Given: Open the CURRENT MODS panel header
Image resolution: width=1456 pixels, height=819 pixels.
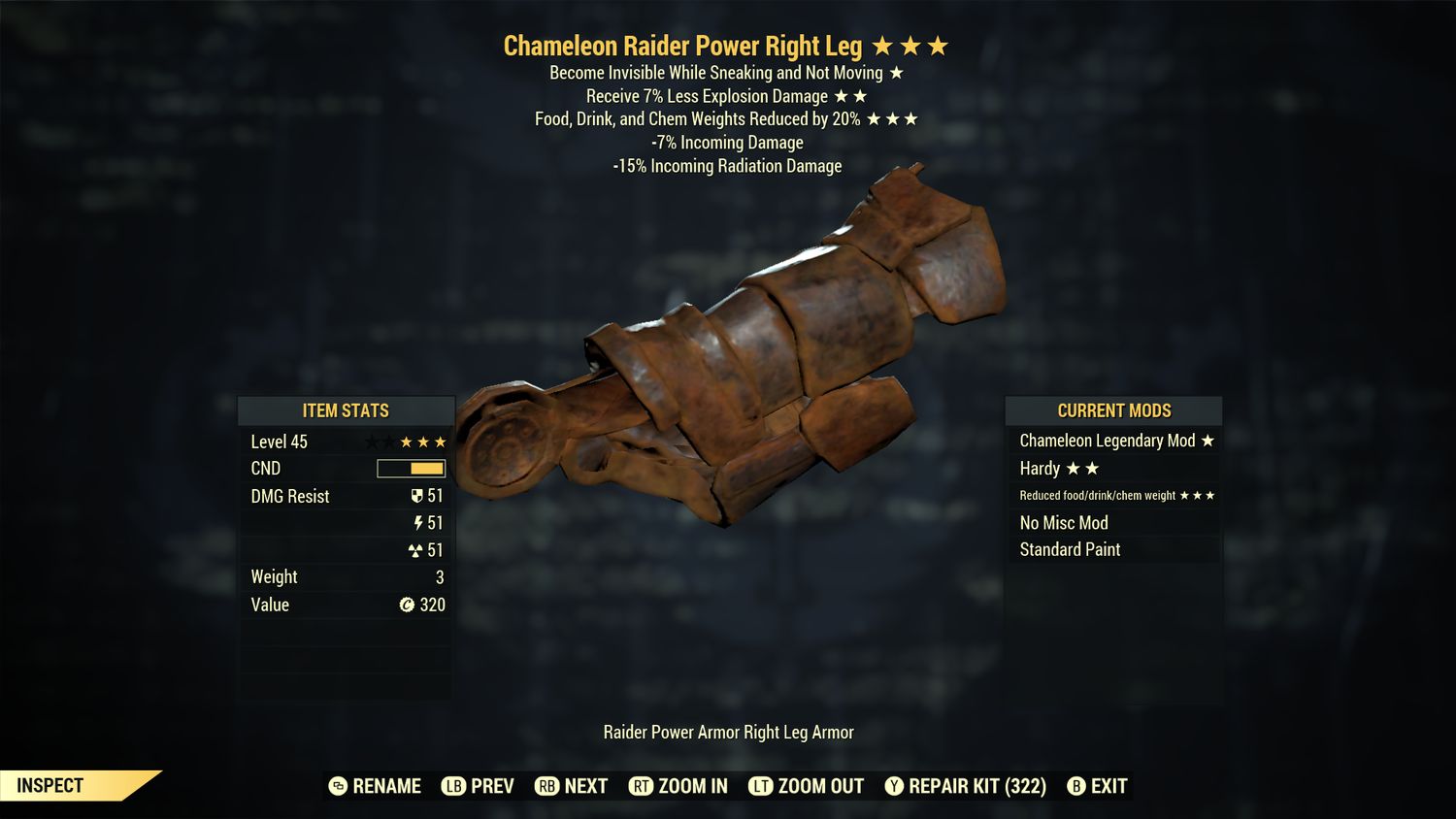Looking at the screenshot, I should click(x=1113, y=410).
